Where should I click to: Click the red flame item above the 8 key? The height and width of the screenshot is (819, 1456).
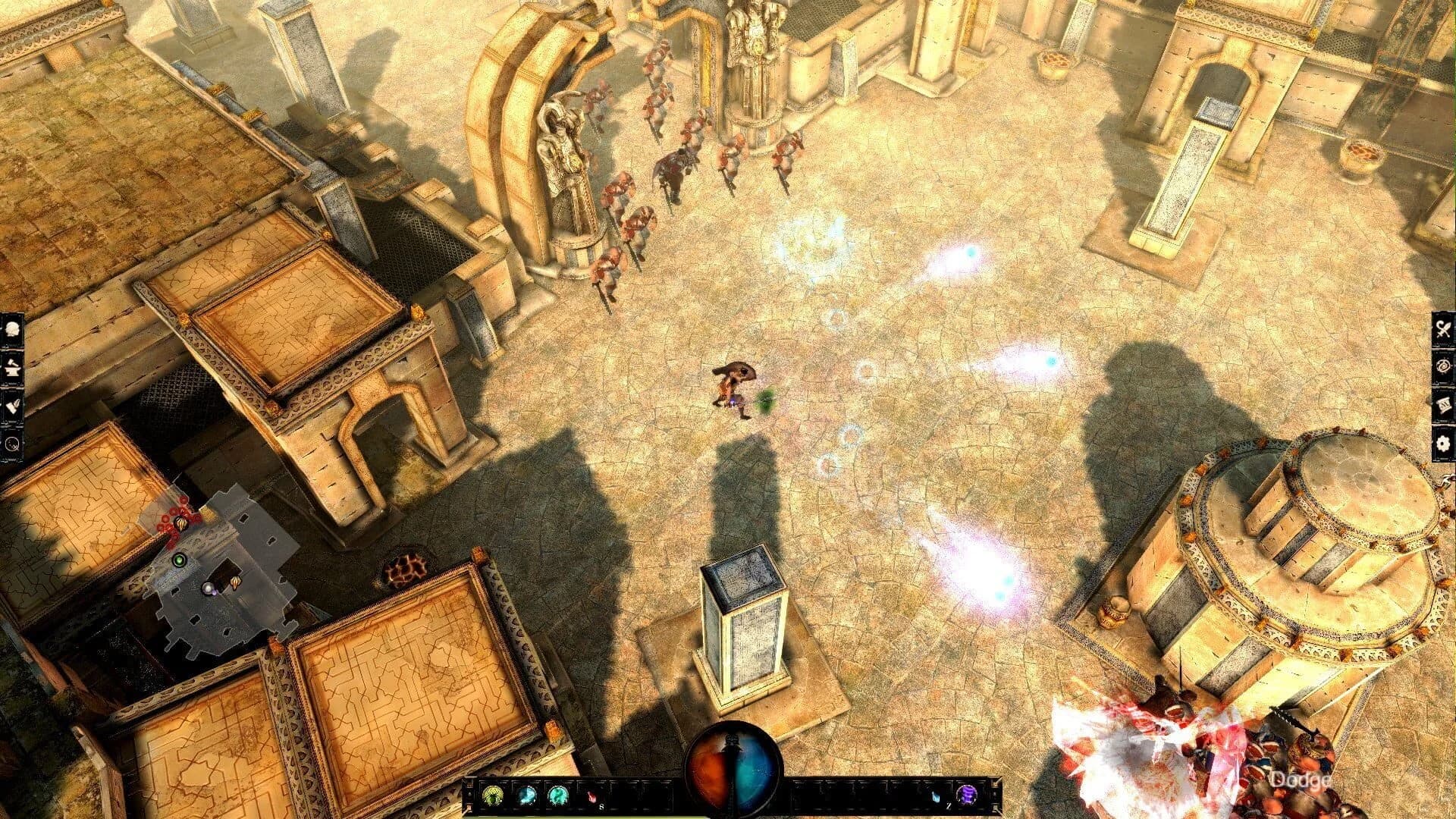[x=591, y=795]
